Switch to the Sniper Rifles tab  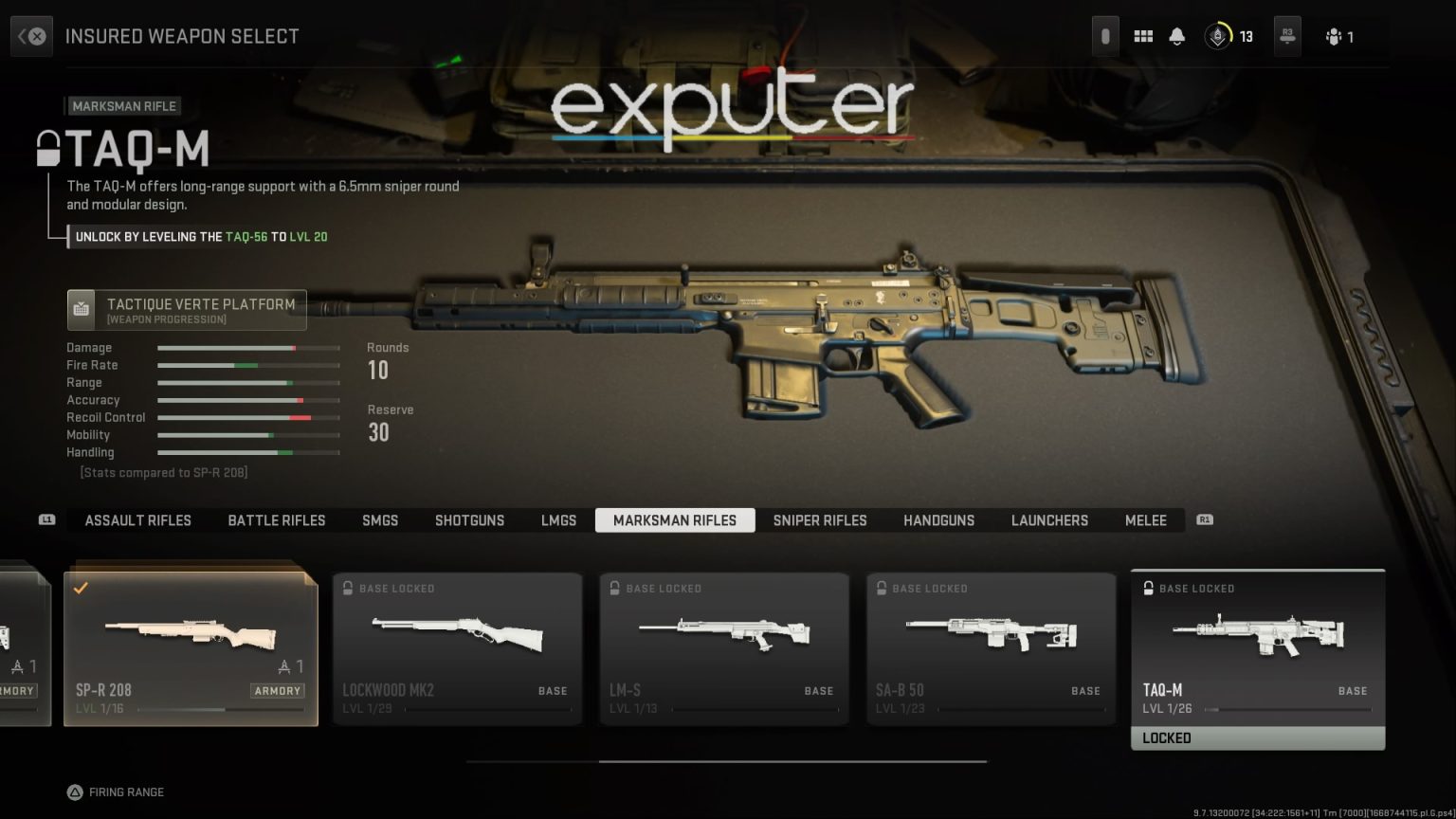click(820, 520)
